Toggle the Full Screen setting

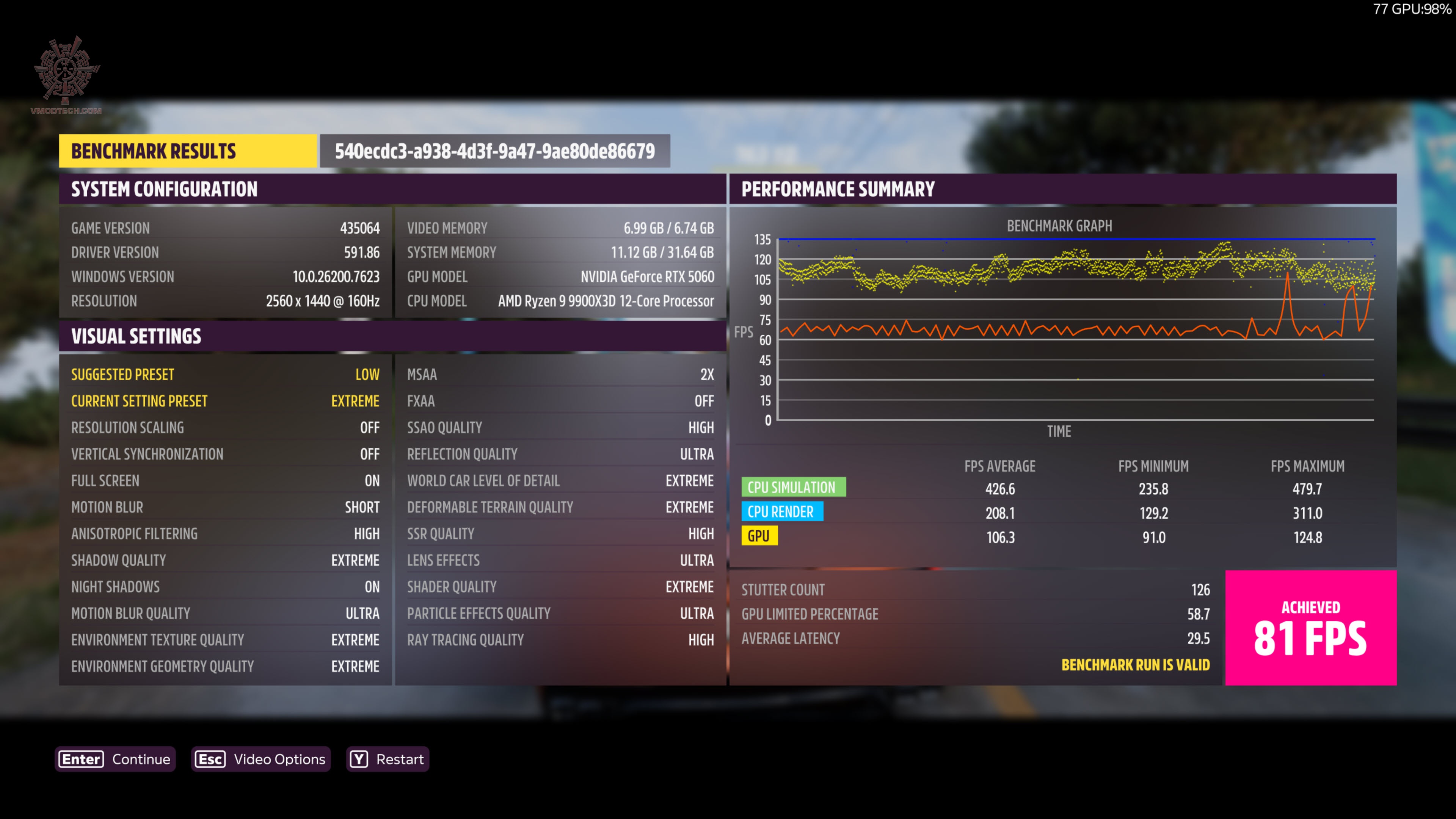[226, 480]
